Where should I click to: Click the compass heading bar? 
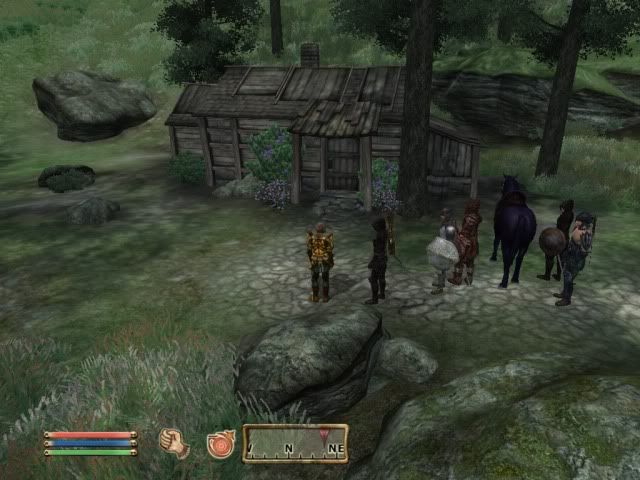(295, 443)
